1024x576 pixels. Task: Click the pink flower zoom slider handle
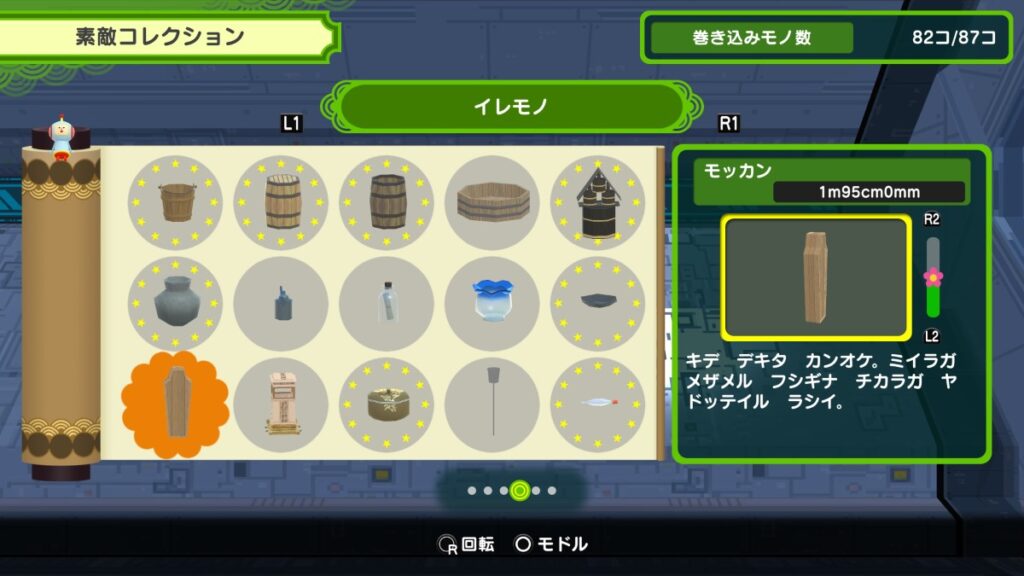pyautogui.click(x=933, y=276)
